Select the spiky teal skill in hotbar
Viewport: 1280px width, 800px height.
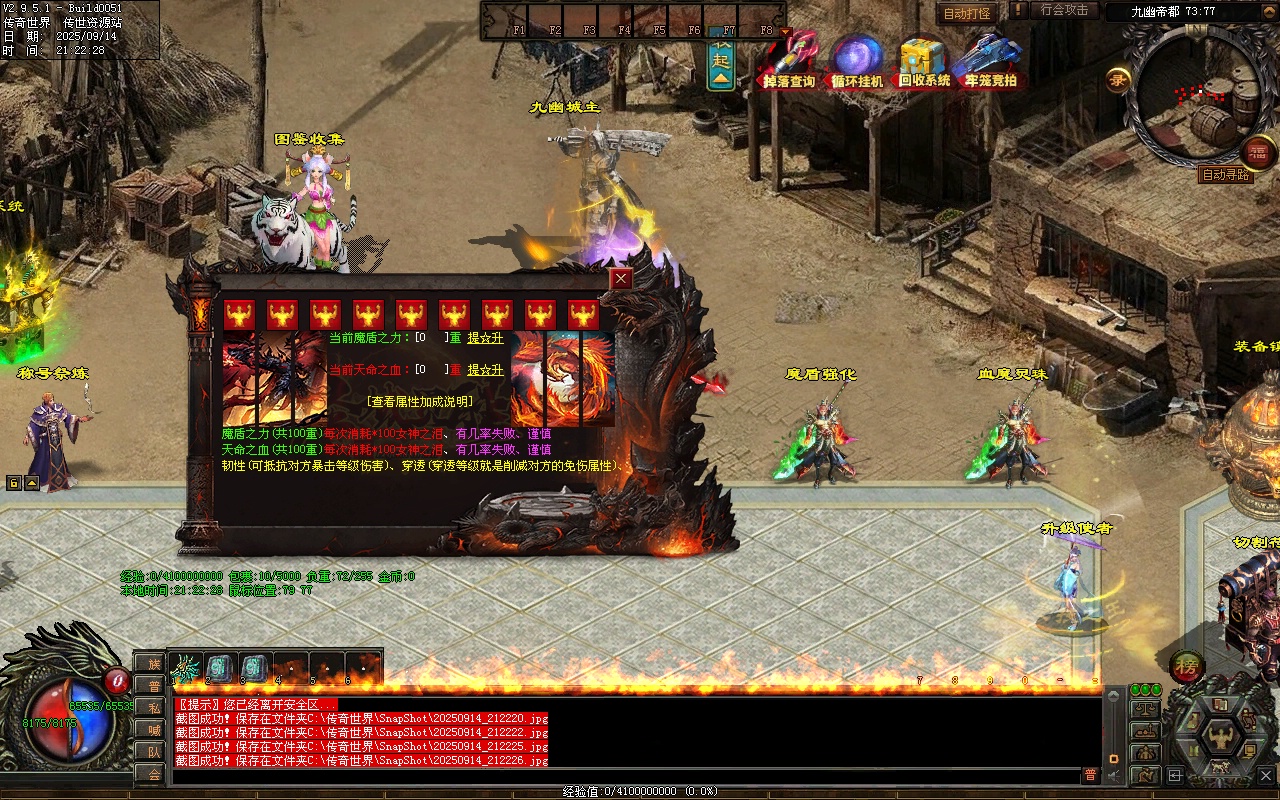tap(186, 668)
